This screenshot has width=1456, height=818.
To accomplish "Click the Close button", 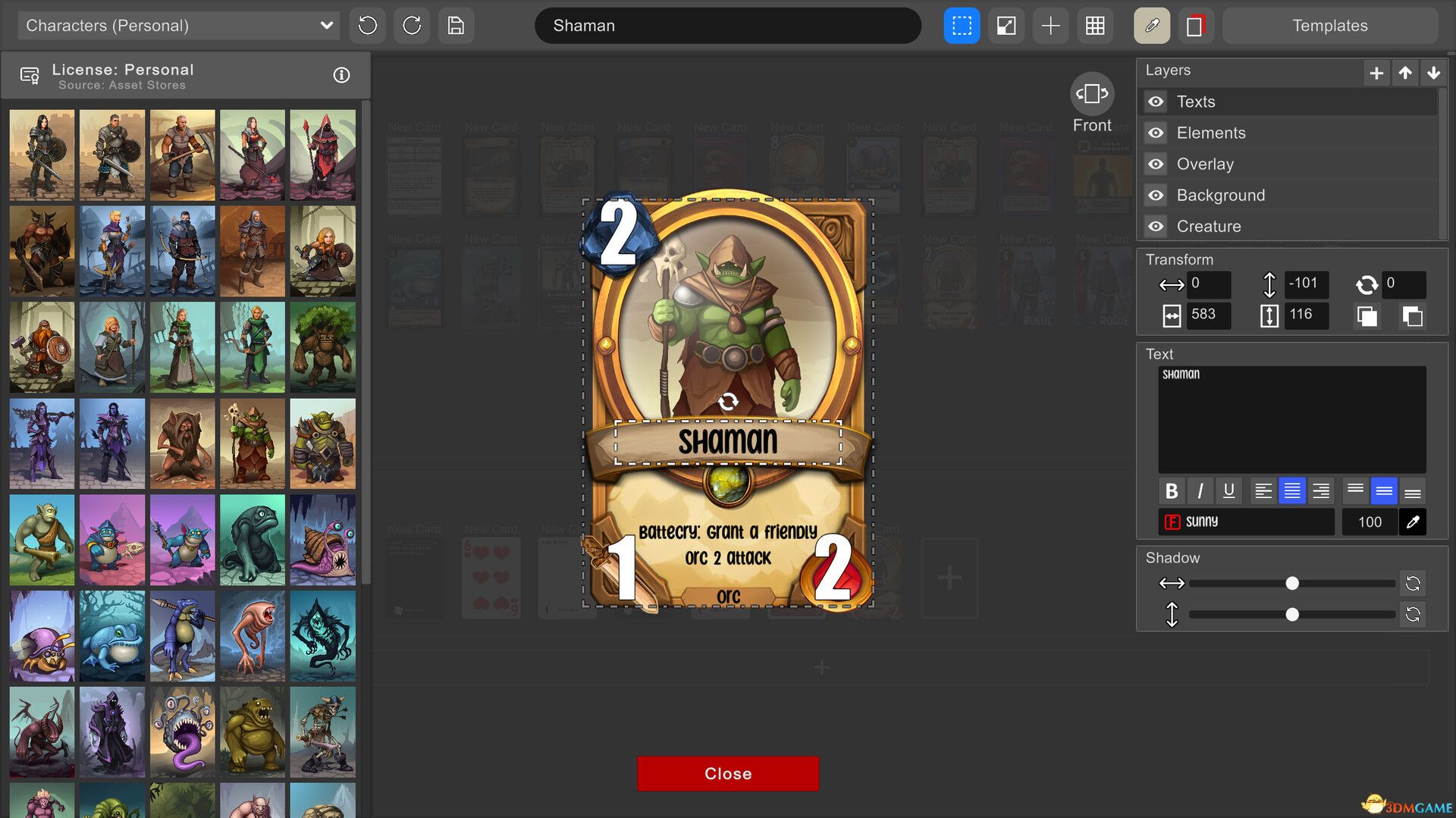I will tap(727, 773).
